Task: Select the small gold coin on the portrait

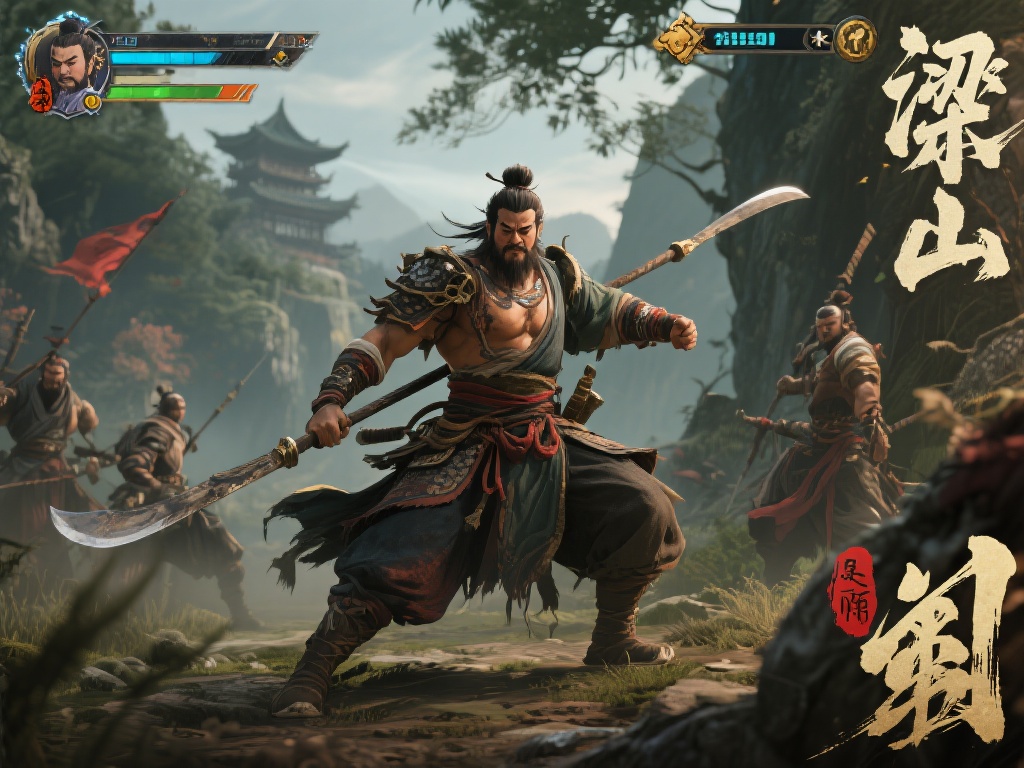Action: [x=92, y=101]
